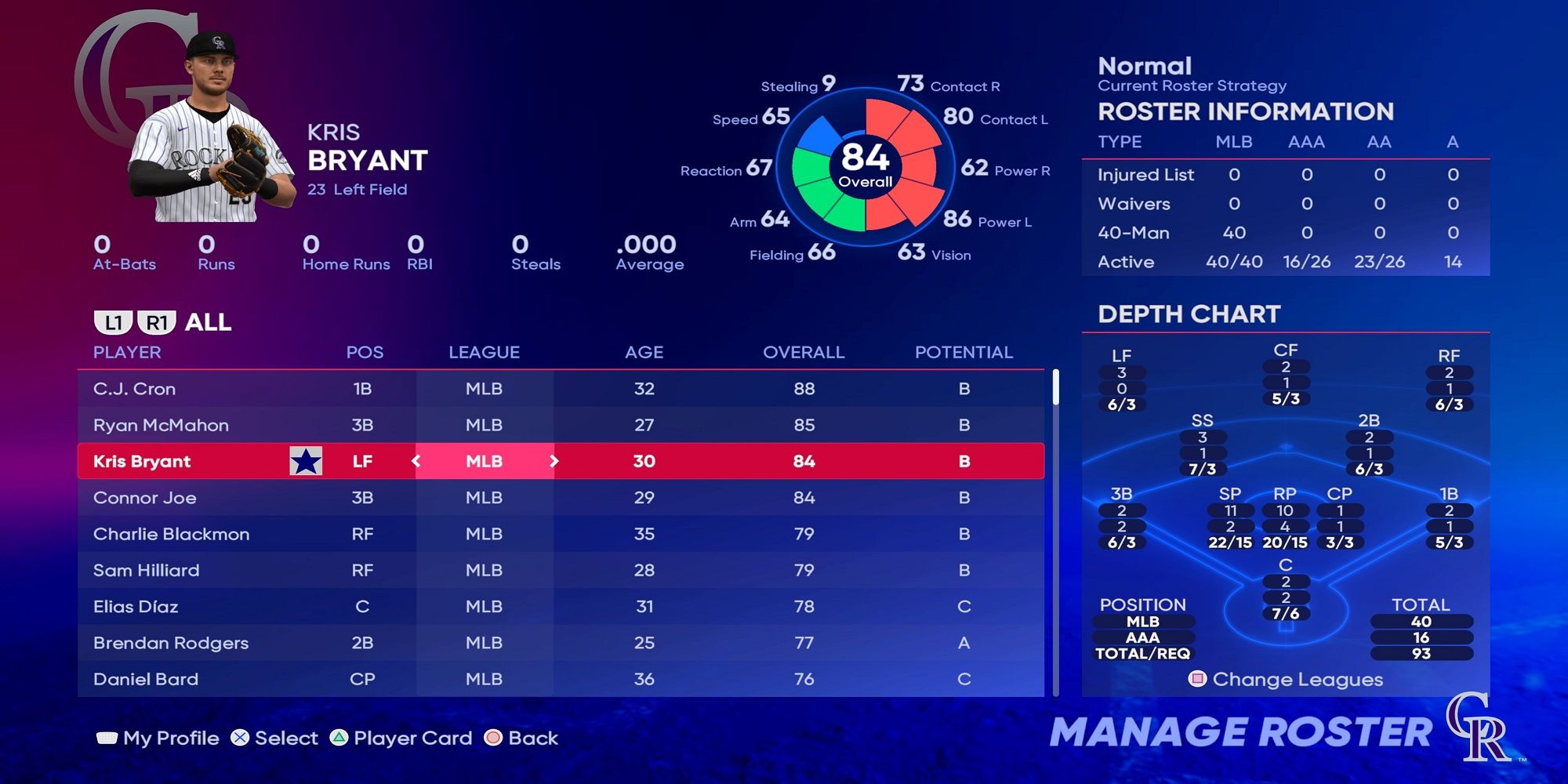Viewport: 1568px width, 784px height.
Task: Click the square button icon beside Change Leagues
Action: pyautogui.click(x=1197, y=681)
